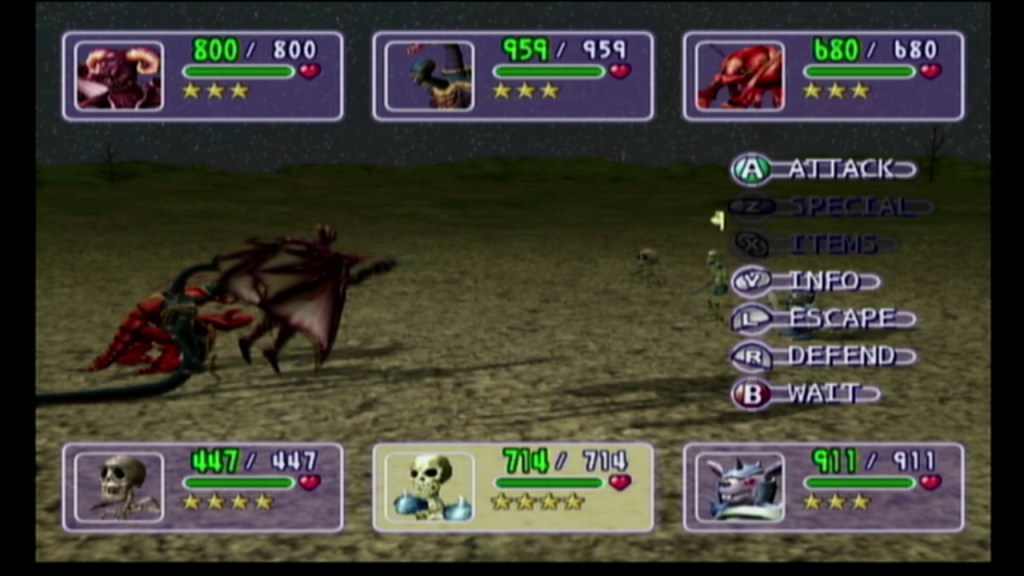The image size is (1024, 576).
Task: Choose the WAIT command
Action: click(x=806, y=394)
